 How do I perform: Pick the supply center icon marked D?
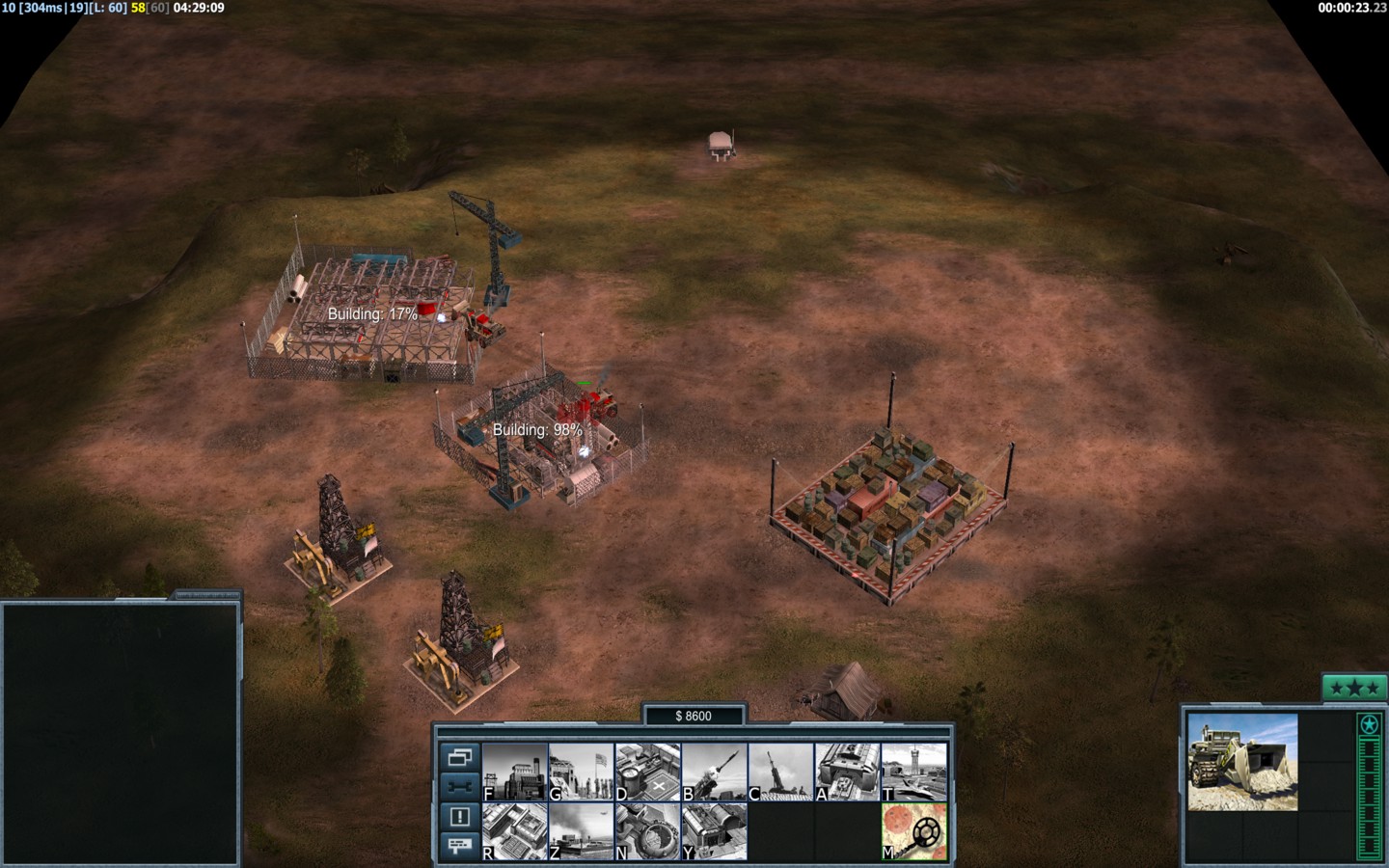point(648,772)
